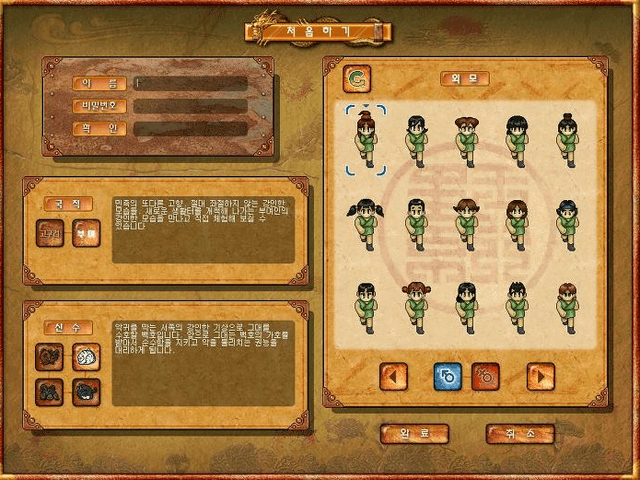Viewport: 640px width, 480px height.
Task: Select the 확인 password confirmation field
Action: click(x=191, y=128)
